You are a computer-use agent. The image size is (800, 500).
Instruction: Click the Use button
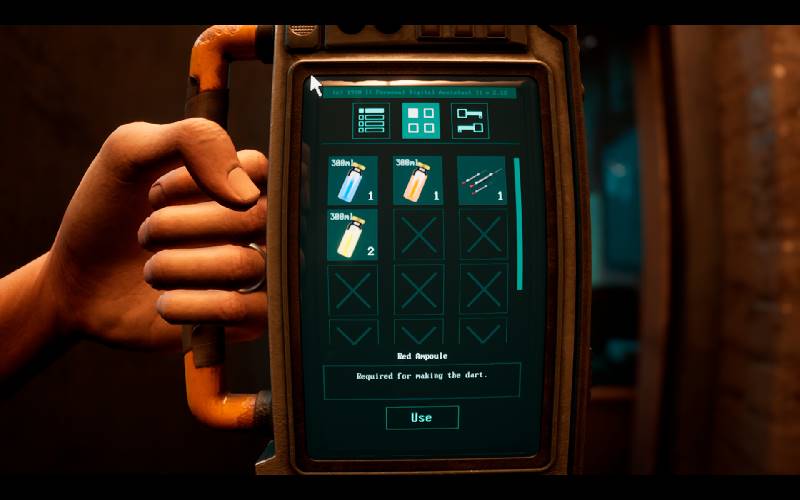pos(422,417)
